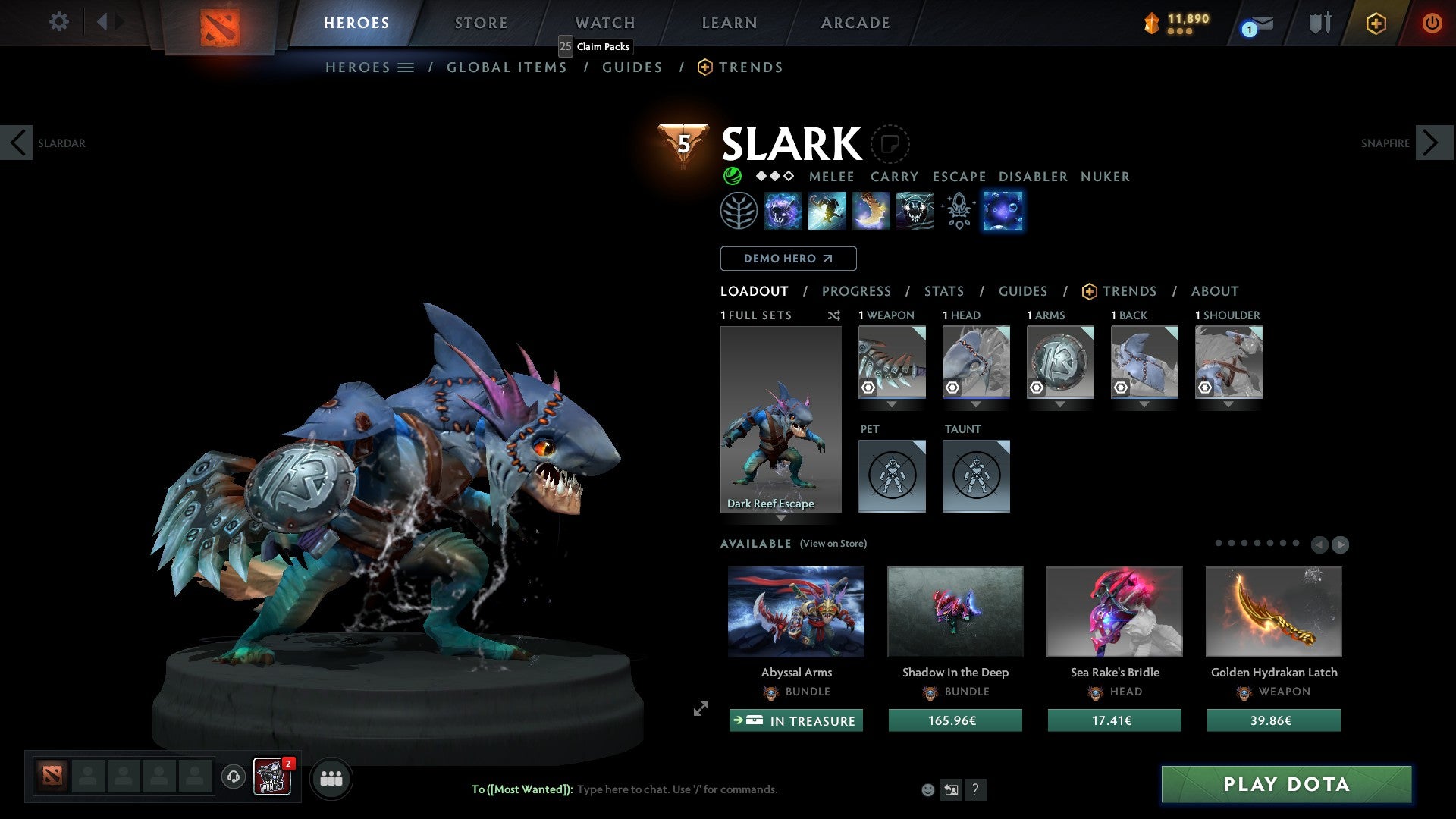Insert an emoticon into the chat
This screenshot has width=1456, height=819.
pos(927,789)
